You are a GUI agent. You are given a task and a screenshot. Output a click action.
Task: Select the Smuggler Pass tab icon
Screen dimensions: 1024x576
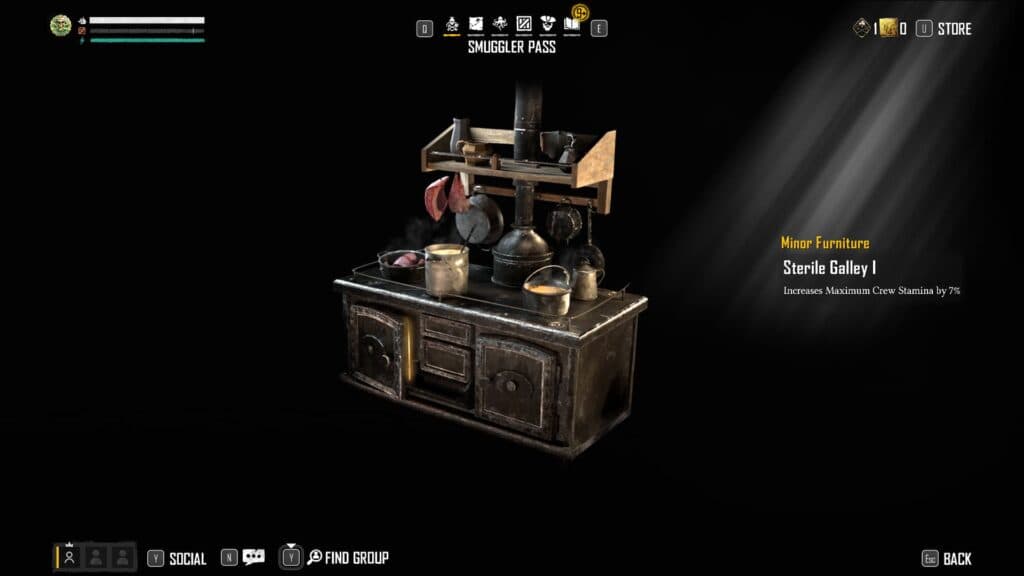click(x=452, y=24)
